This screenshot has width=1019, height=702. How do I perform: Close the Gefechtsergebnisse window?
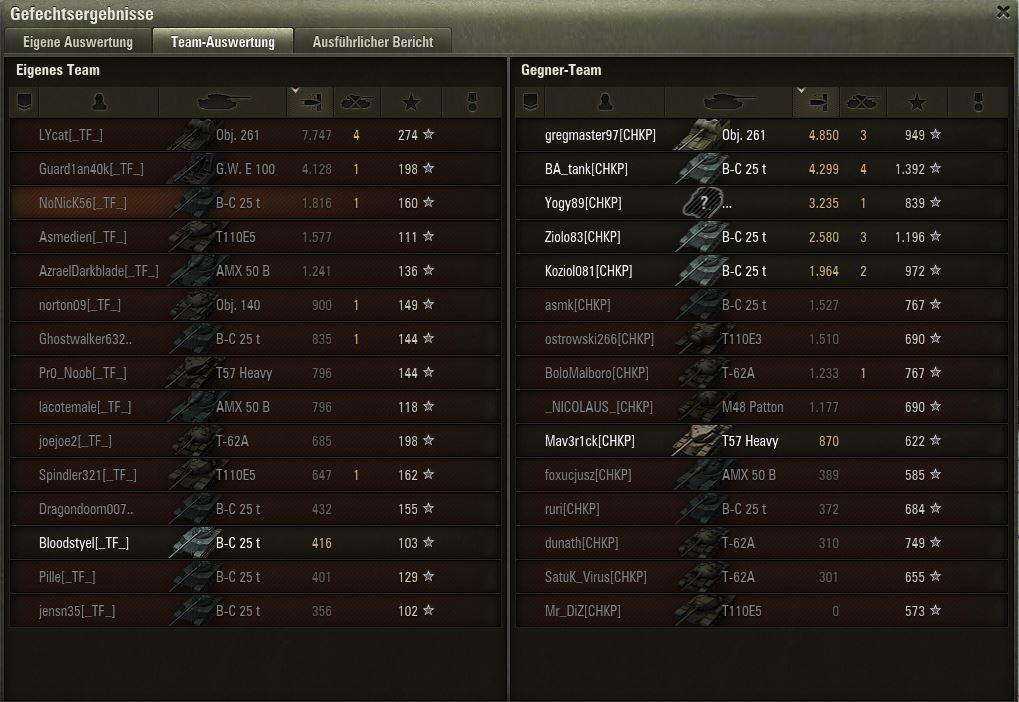1003,12
